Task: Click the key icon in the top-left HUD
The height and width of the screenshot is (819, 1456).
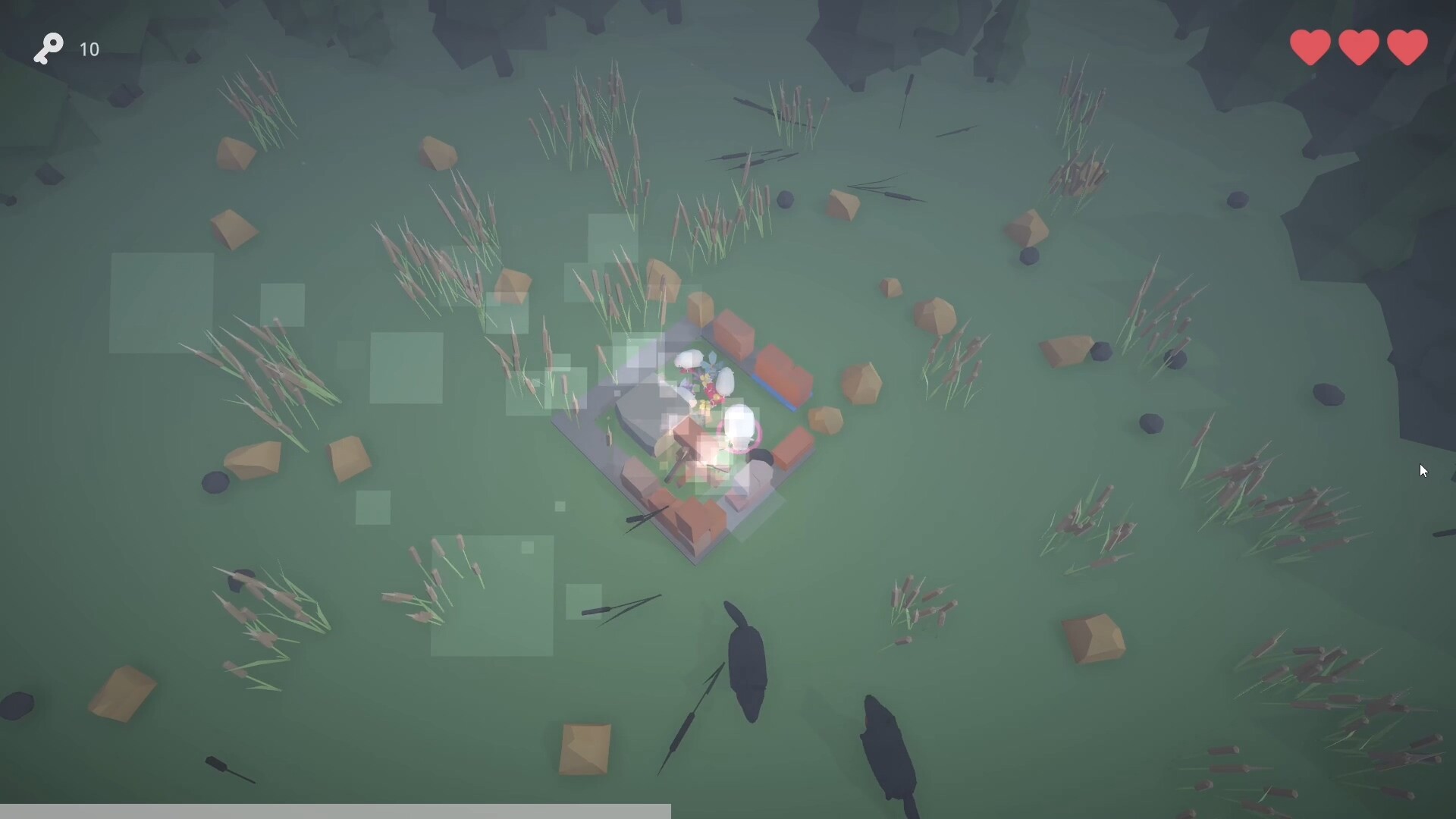Action: 48,49
